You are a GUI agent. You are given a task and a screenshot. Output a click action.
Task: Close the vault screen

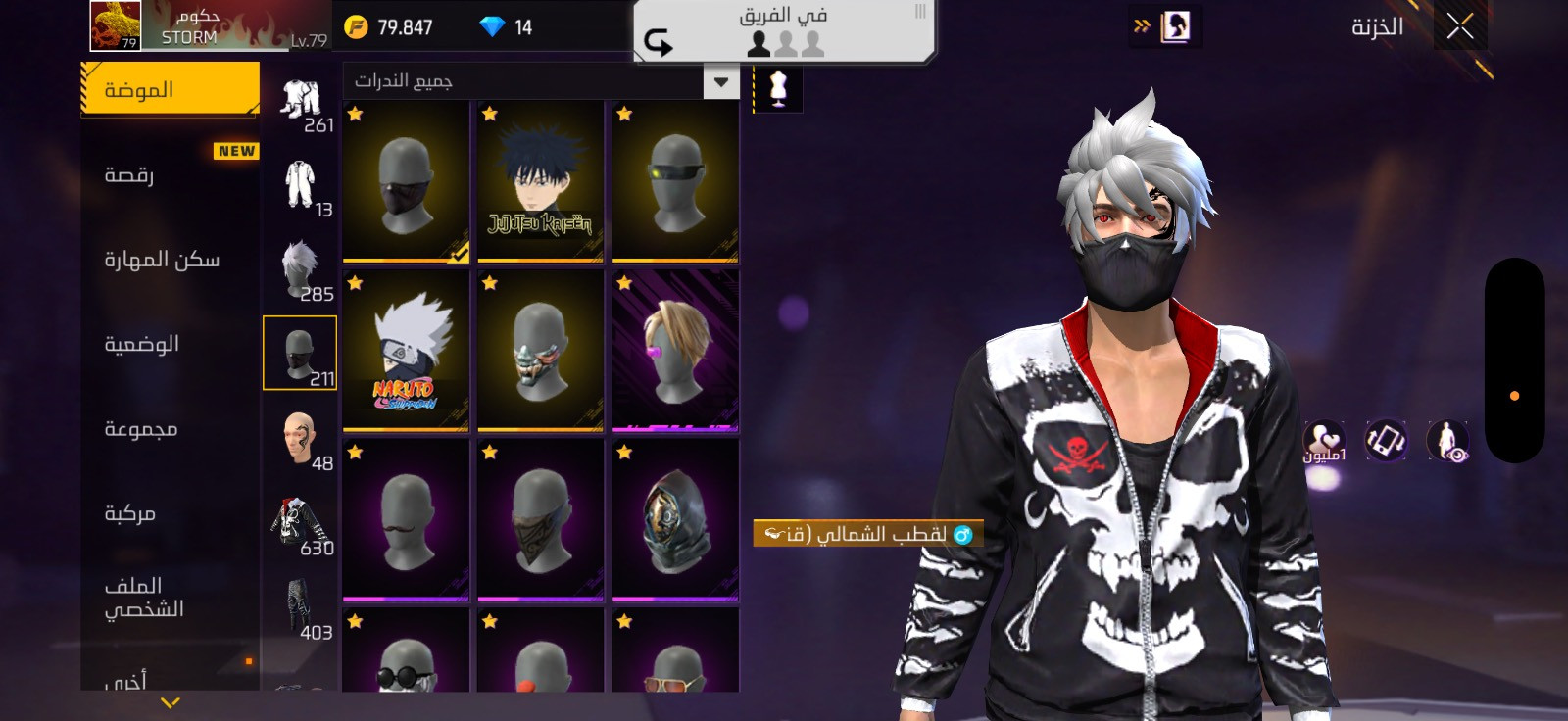(x=1459, y=27)
